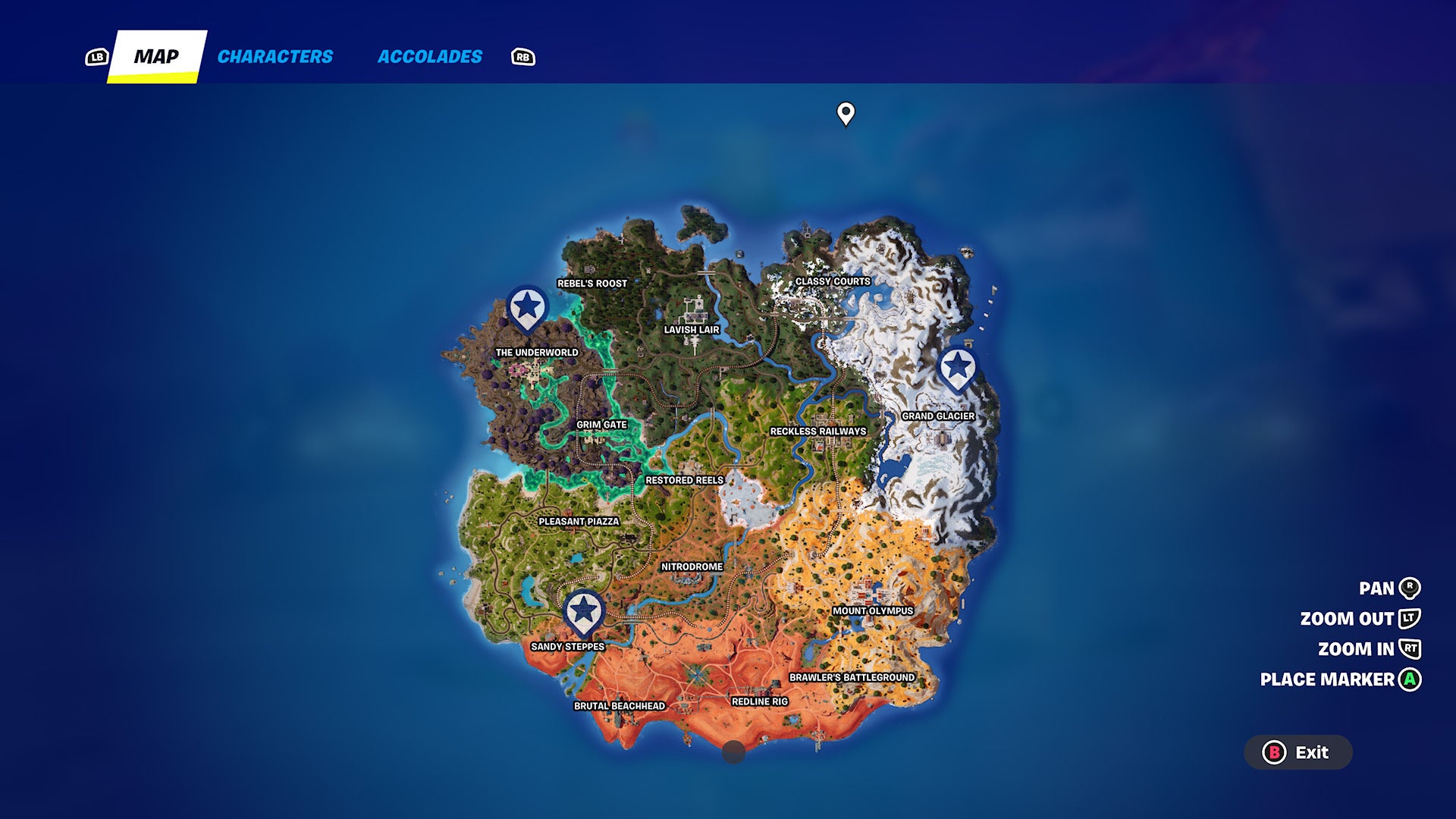The width and height of the screenshot is (1456, 819).
Task: Open the CHARACTERS tab
Action: 275,56
